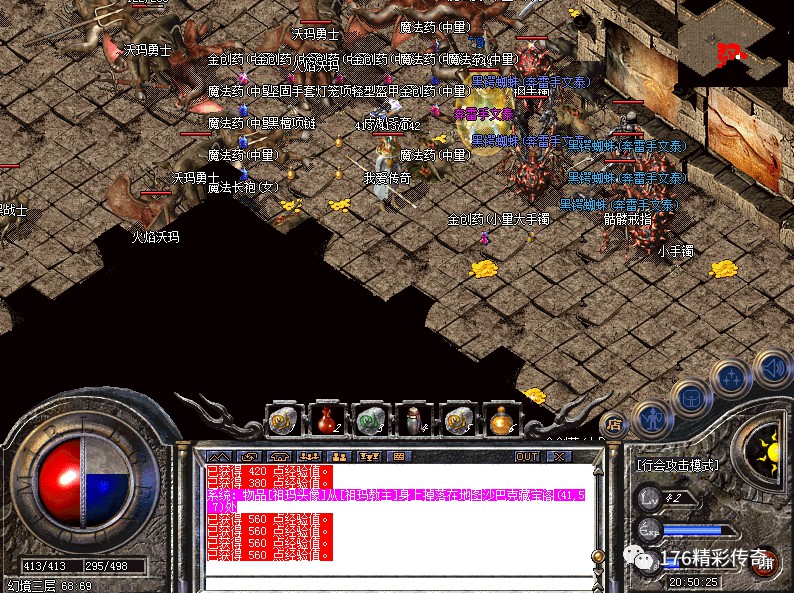Use the orange potion in belt slot 6
This screenshot has height=593, width=794.
(501, 419)
